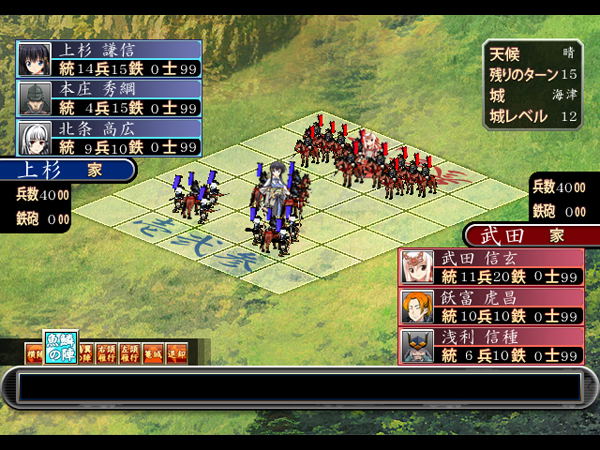Image resolution: width=600 pixels, height=450 pixels.
Task: Choose the highlighted 魚鱗の陣 formation
Action: pyautogui.click(x=60, y=348)
